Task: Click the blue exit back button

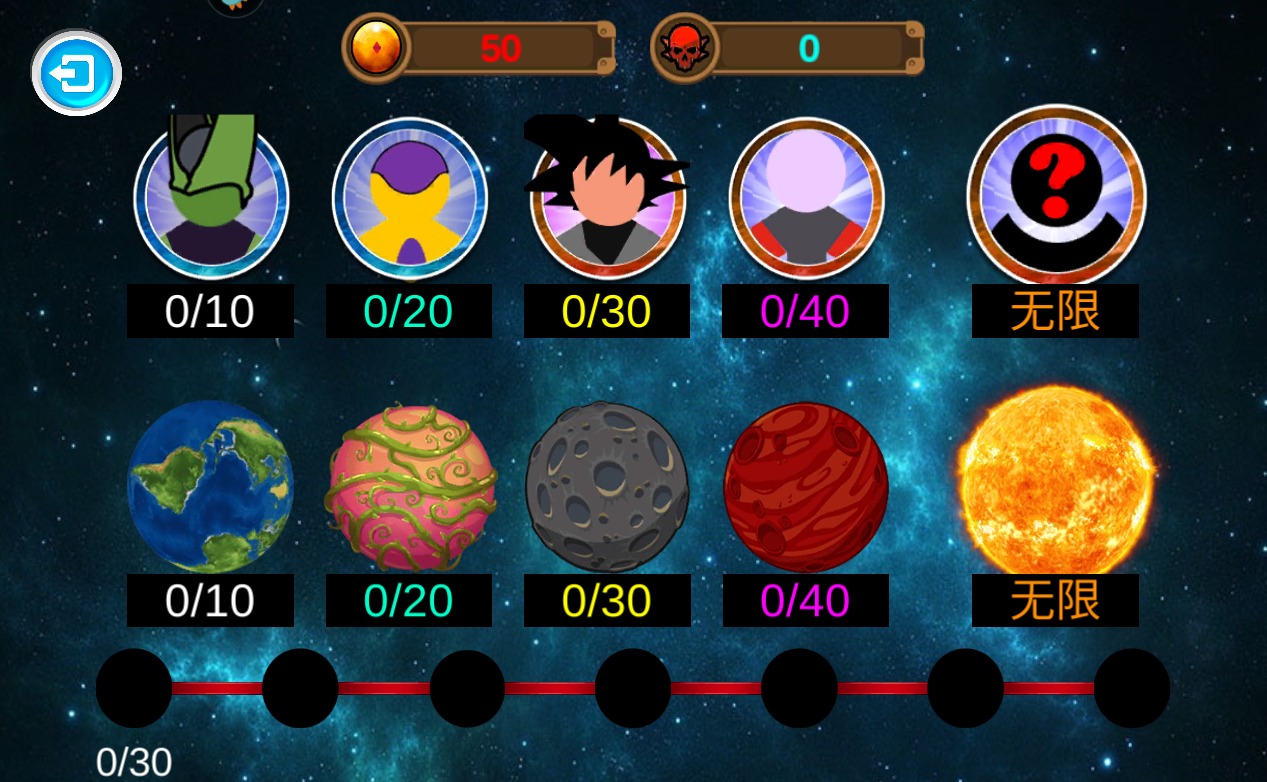Action: pos(76,74)
